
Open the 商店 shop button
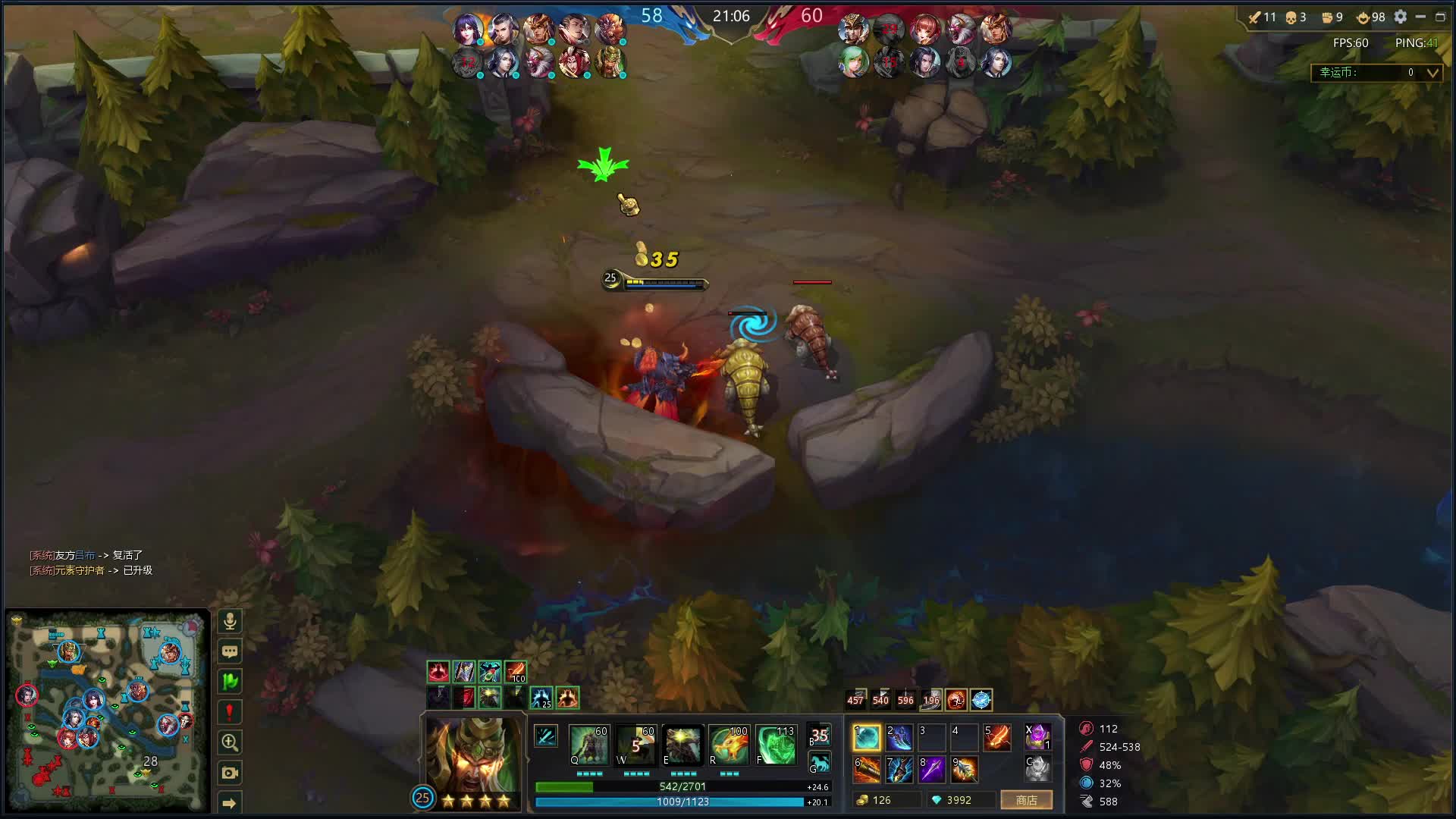pyautogui.click(x=1026, y=800)
